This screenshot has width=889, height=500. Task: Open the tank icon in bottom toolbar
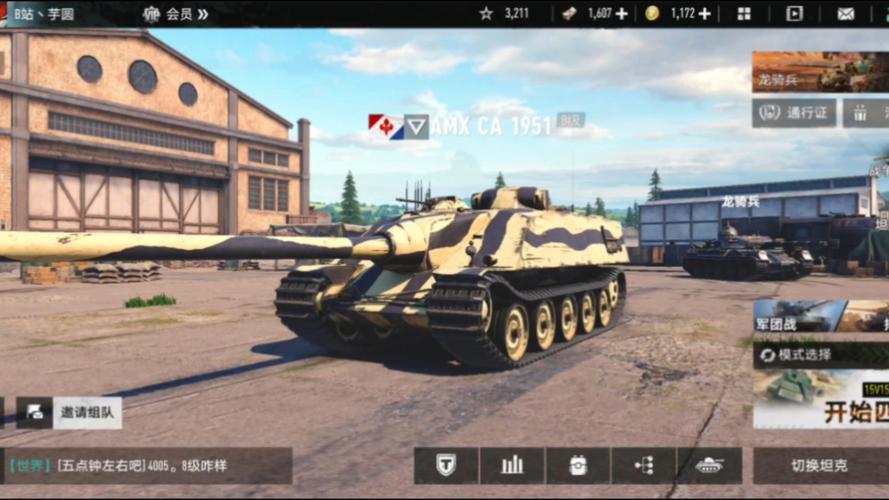pos(710,465)
